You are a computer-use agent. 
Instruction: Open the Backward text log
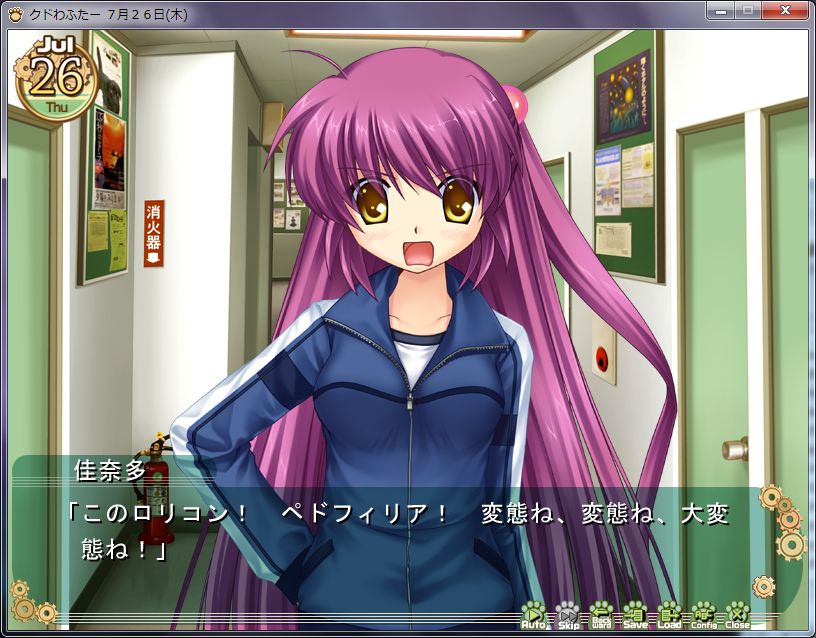tap(601, 614)
